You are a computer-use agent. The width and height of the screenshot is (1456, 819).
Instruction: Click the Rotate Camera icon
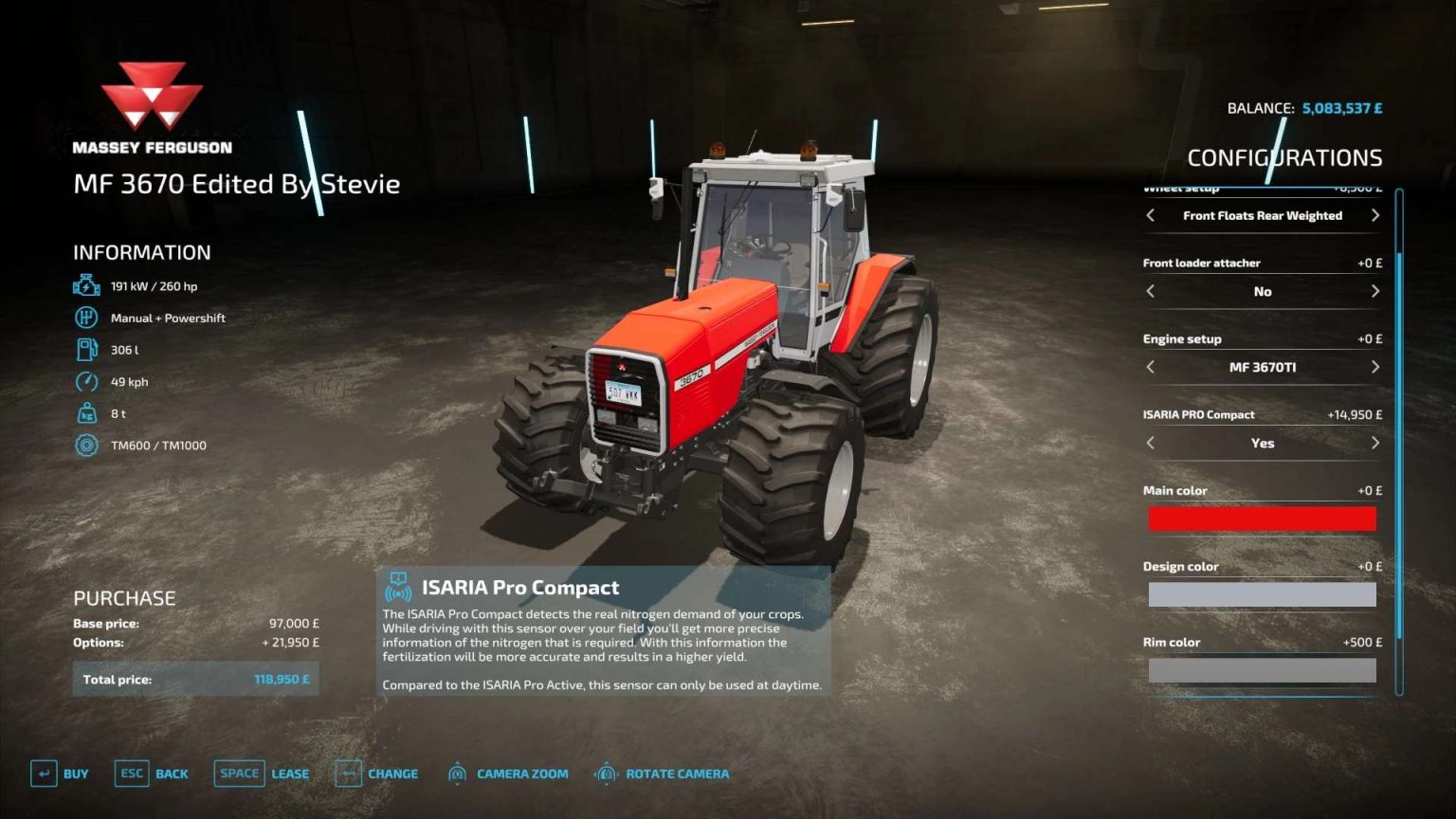(x=608, y=773)
